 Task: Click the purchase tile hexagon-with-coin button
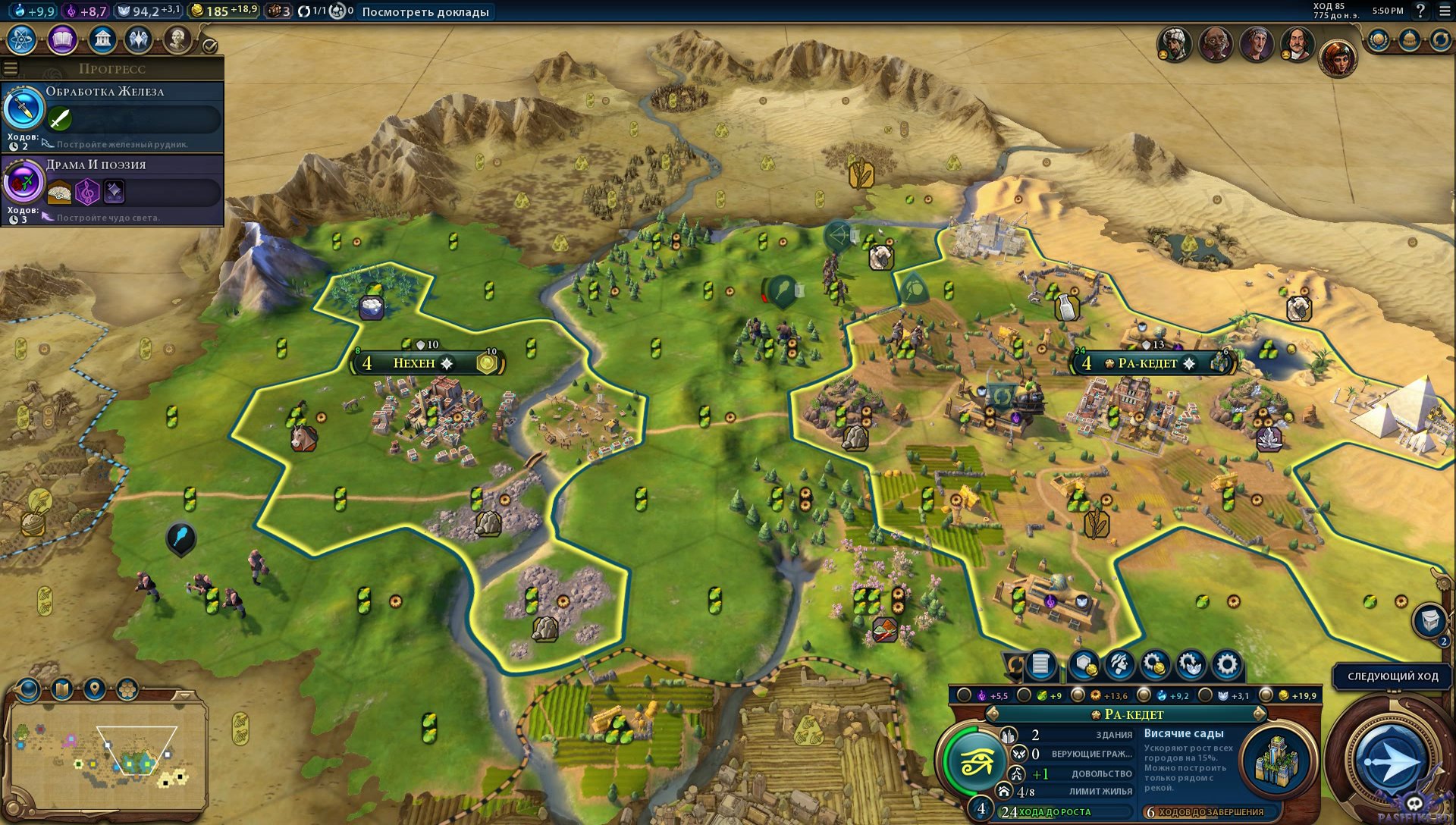click(1084, 665)
